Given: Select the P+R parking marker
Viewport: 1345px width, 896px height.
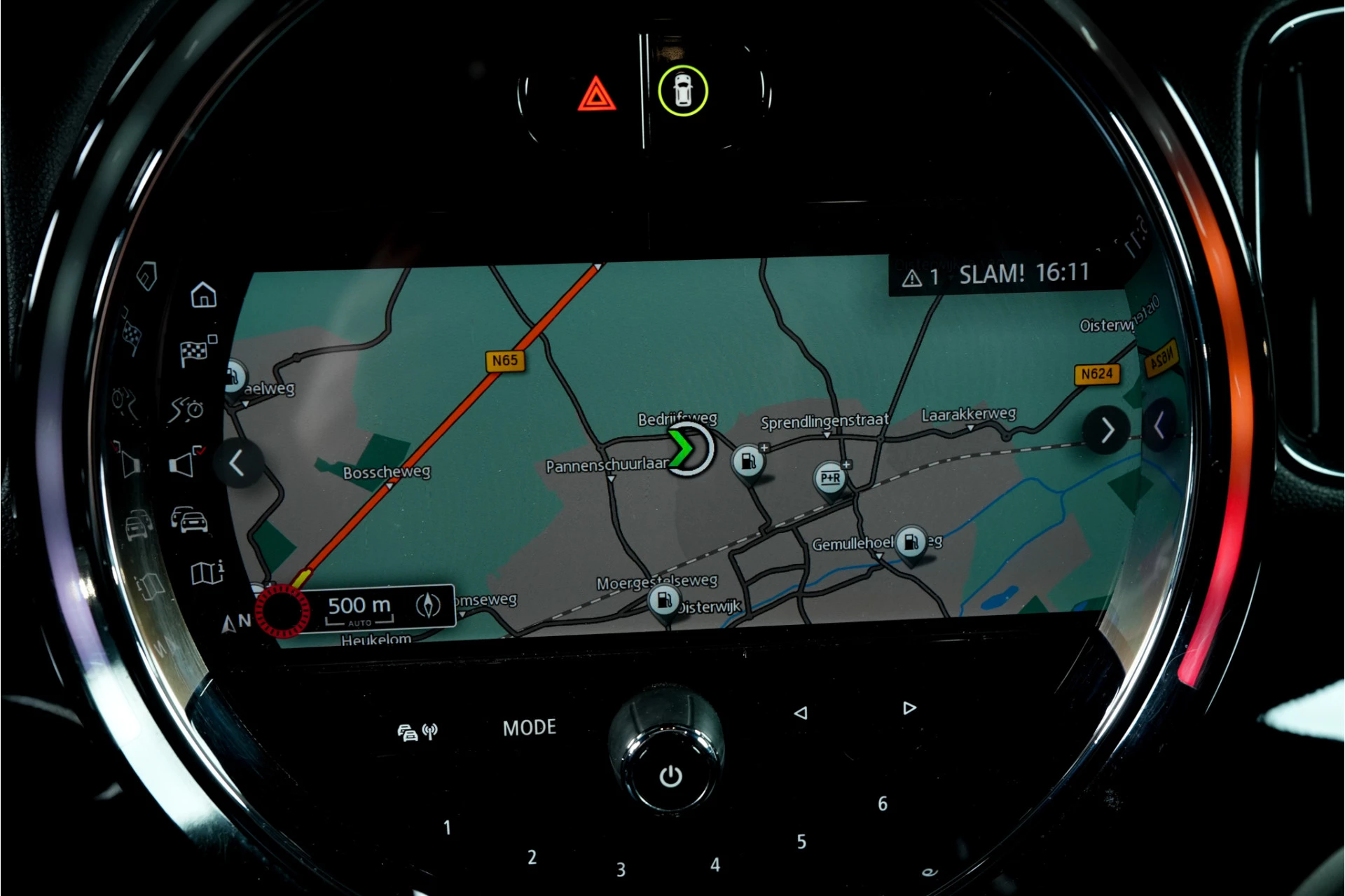Looking at the screenshot, I should (831, 478).
